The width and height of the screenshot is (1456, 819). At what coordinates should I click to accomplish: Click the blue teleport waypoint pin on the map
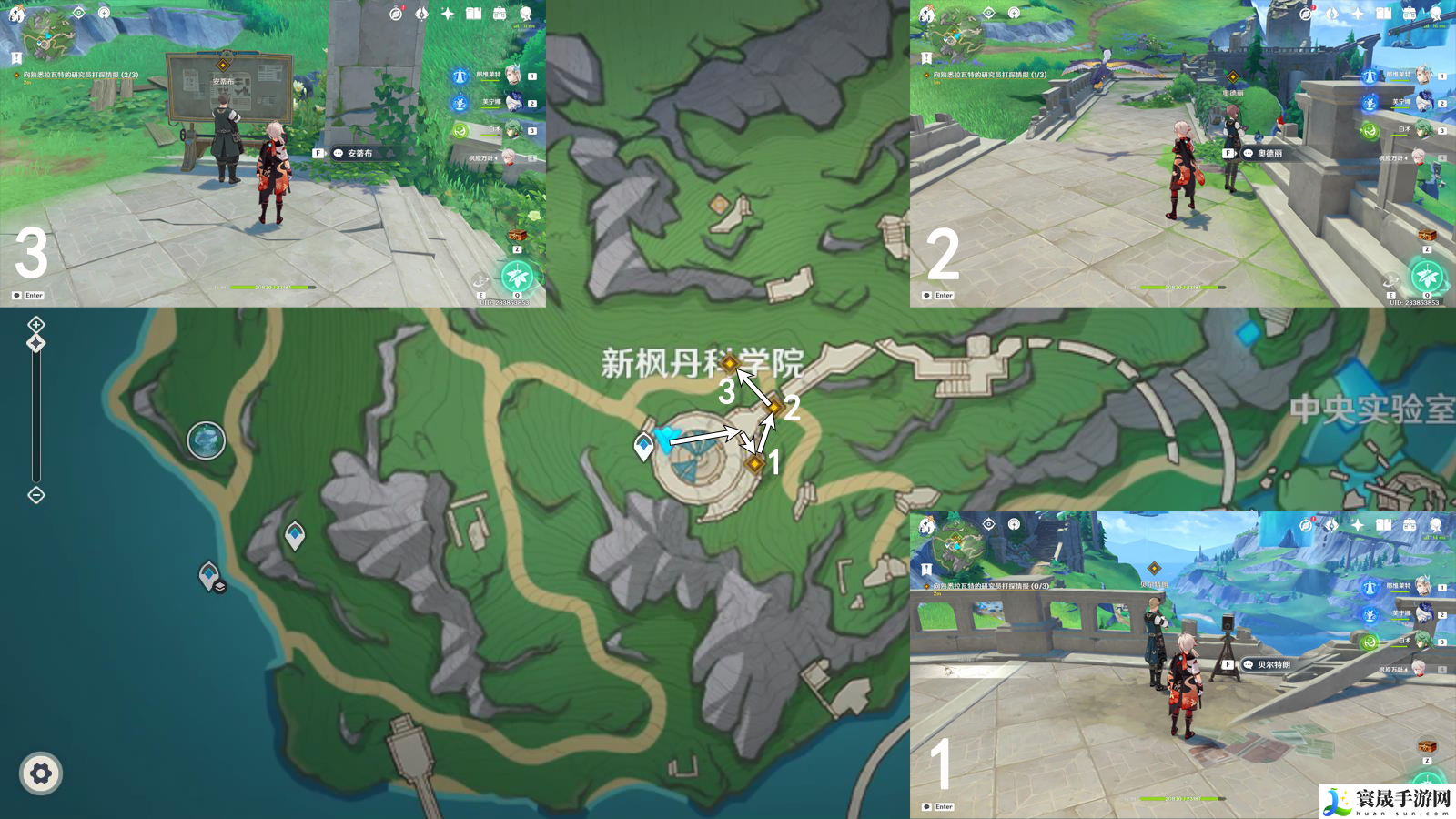pyautogui.click(x=643, y=443)
